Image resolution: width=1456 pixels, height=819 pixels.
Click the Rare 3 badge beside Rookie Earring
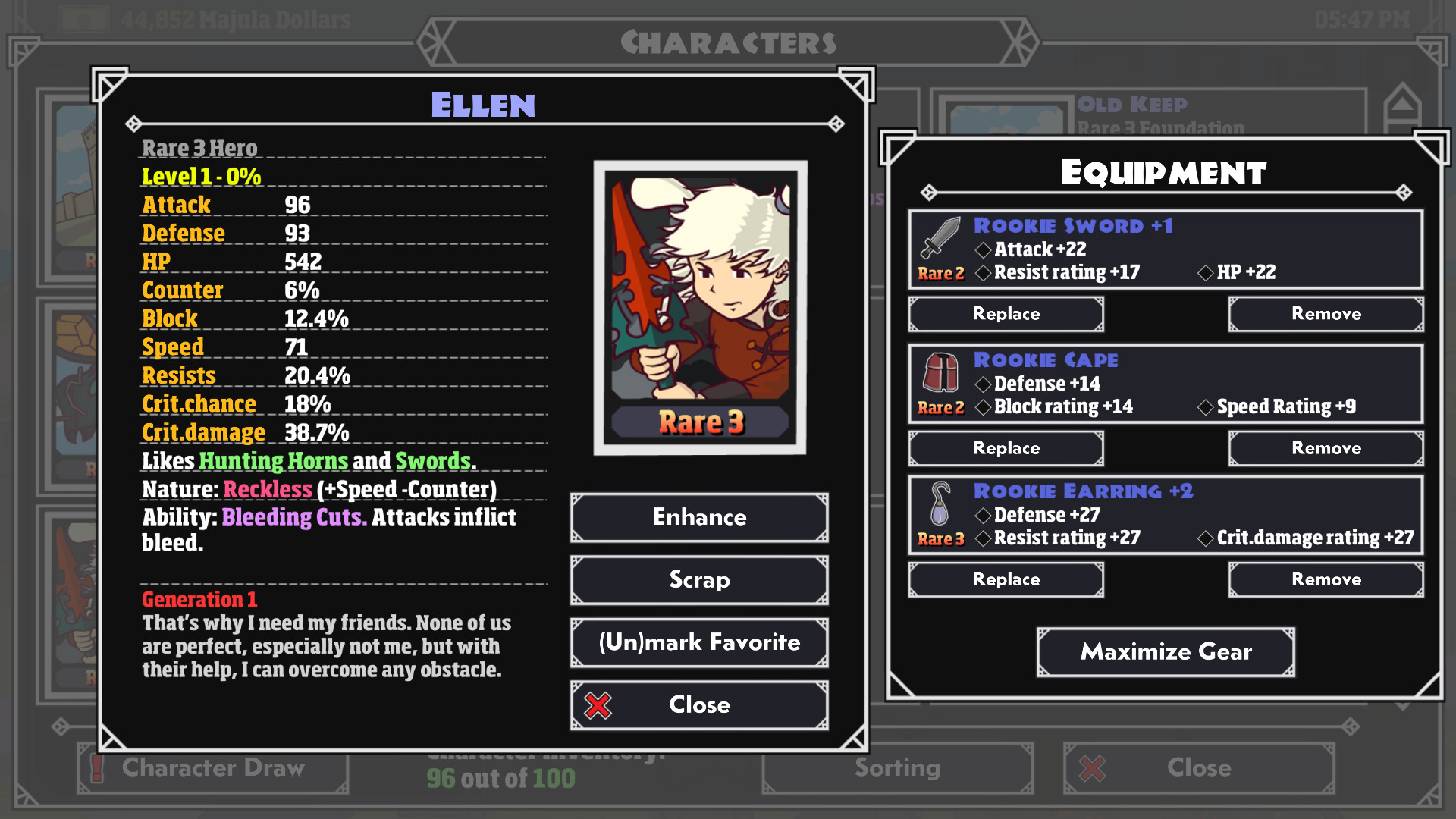click(x=940, y=540)
